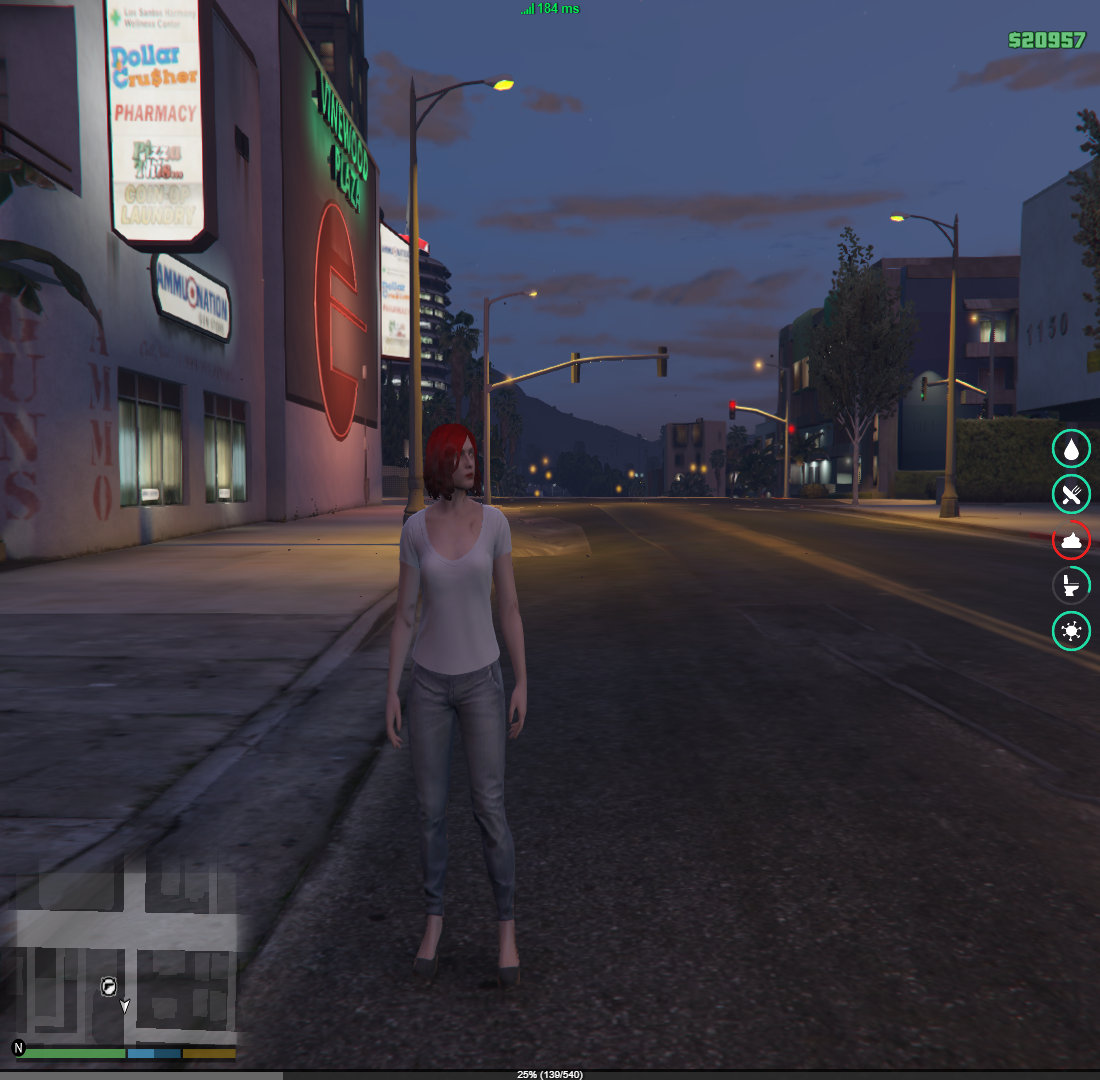Screen dimensions: 1100x1080
Task: Select the Ammu-Nation gun marker on minimap
Action: pyautogui.click(x=108, y=986)
